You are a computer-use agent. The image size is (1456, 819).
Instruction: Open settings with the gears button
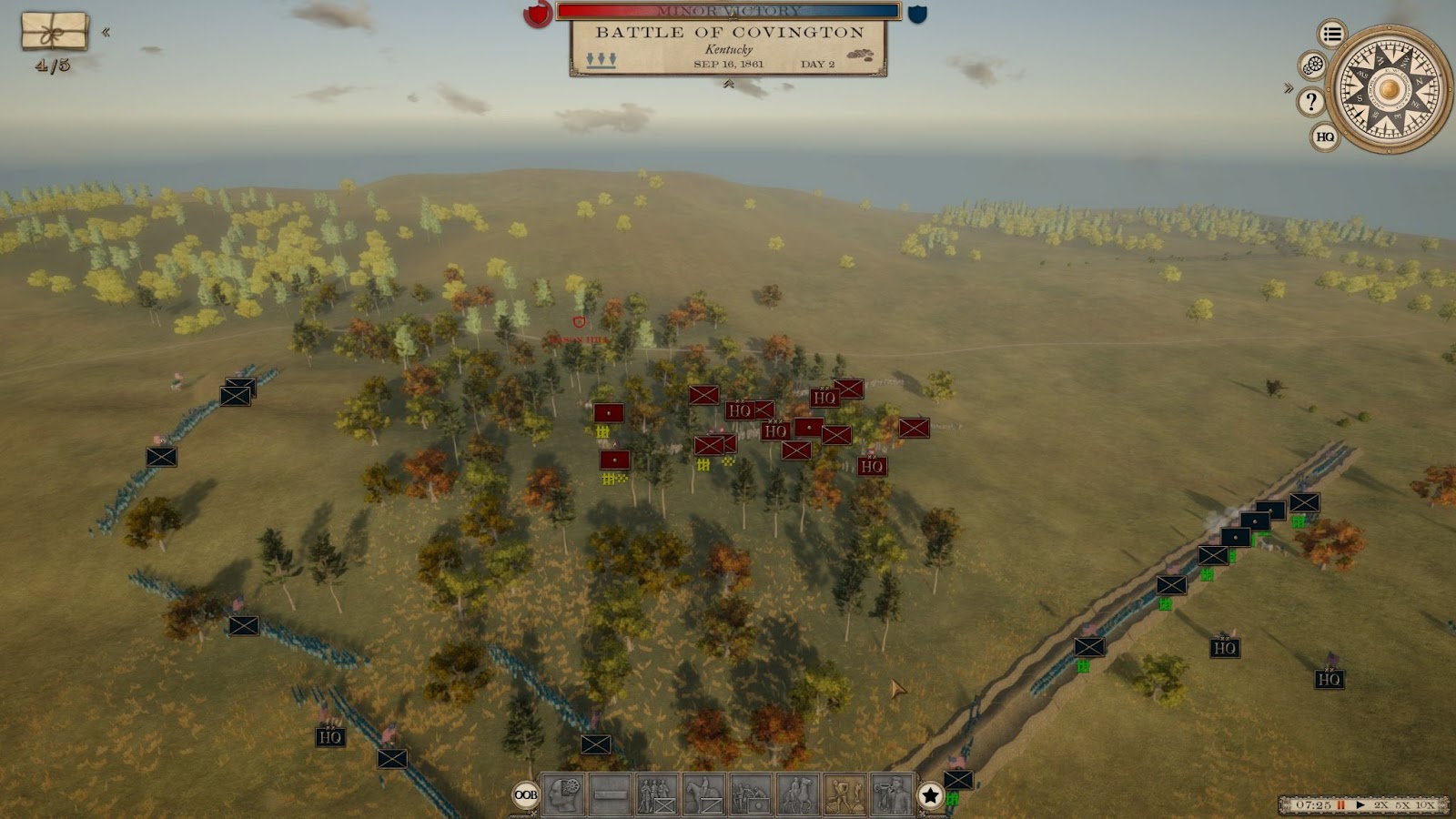pyautogui.click(x=1312, y=66)
